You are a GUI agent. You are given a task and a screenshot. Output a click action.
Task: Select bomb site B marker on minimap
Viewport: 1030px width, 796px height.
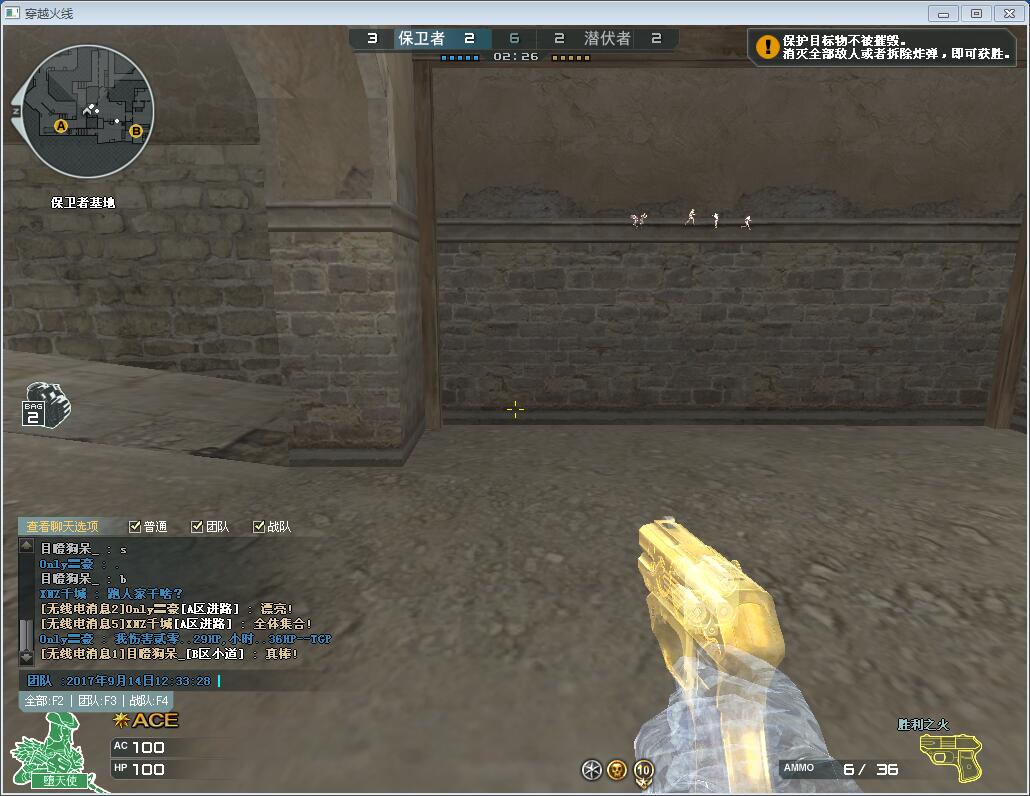coord(136,130)
